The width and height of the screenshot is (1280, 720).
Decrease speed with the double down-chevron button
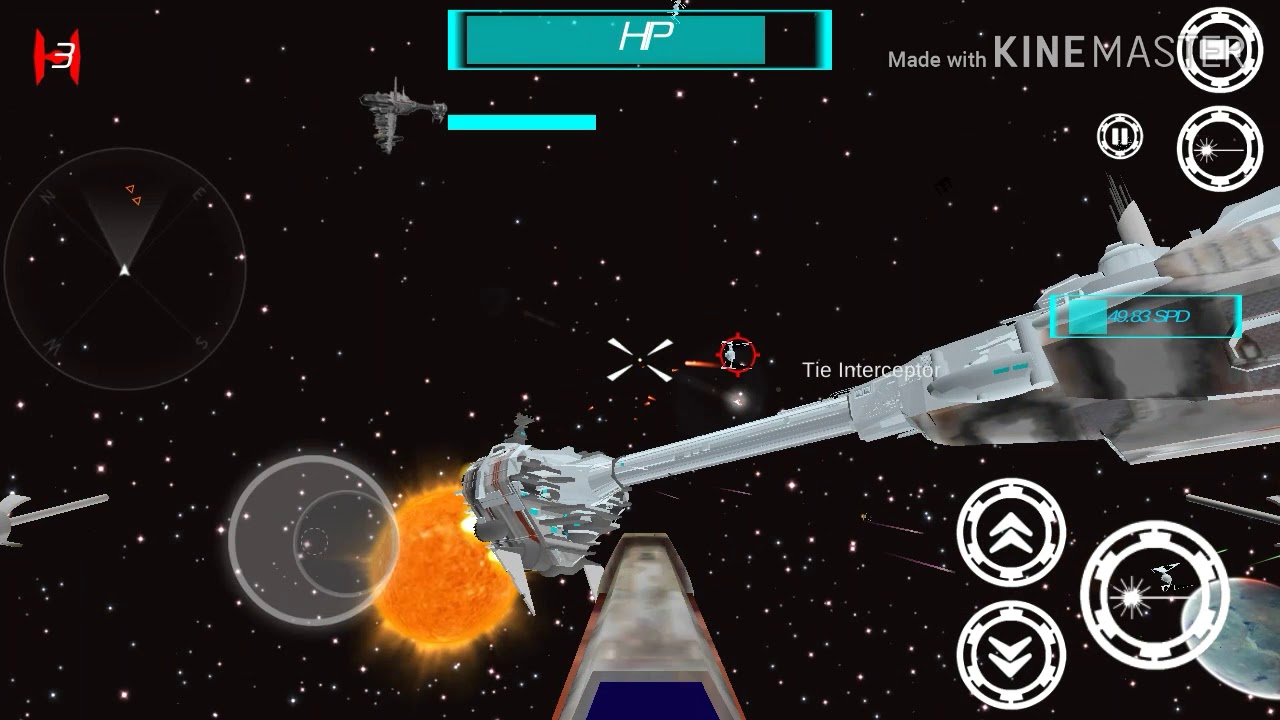click(1011, 655)
